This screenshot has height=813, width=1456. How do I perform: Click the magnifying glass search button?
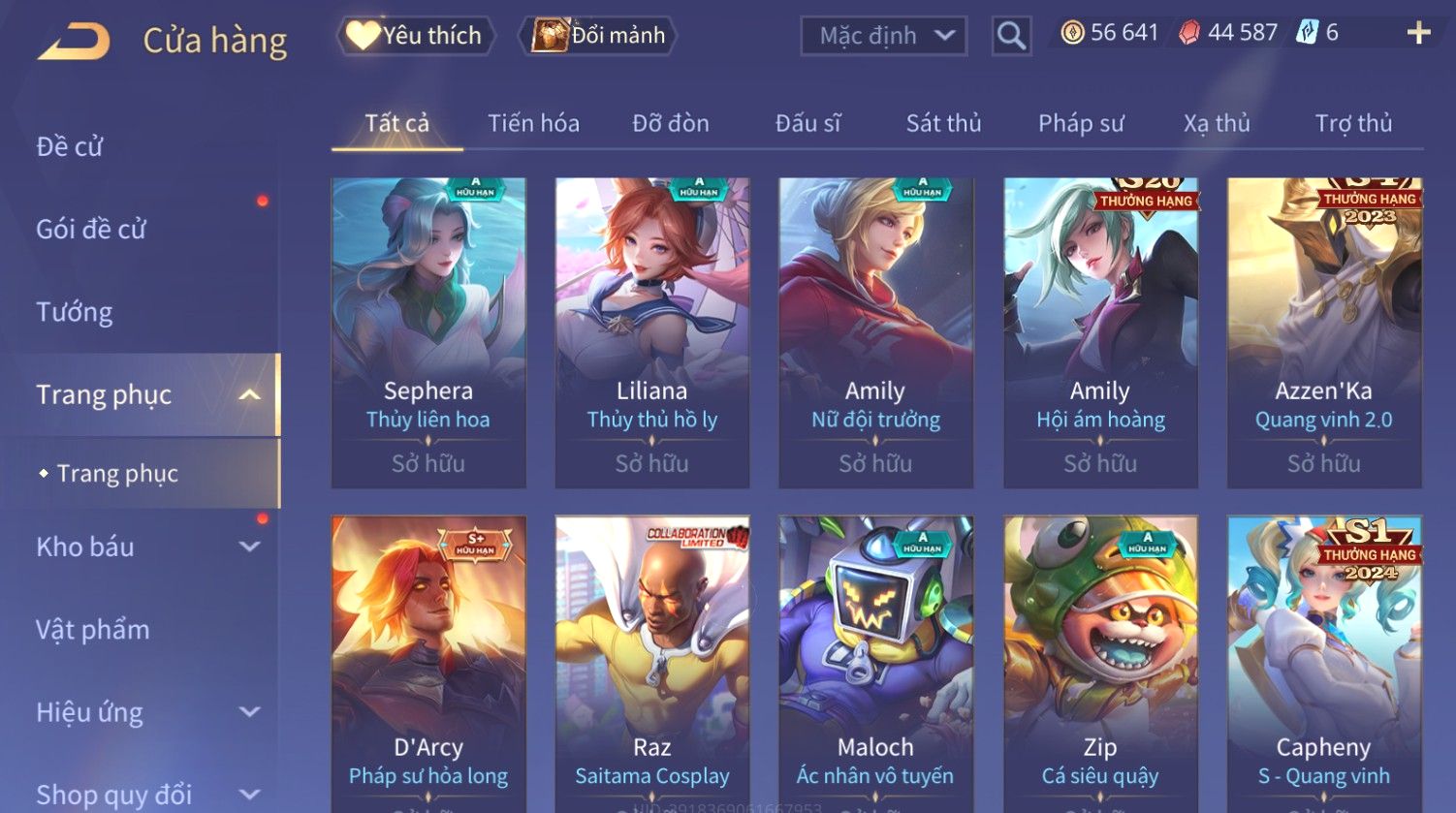(x=1010, y=37)
